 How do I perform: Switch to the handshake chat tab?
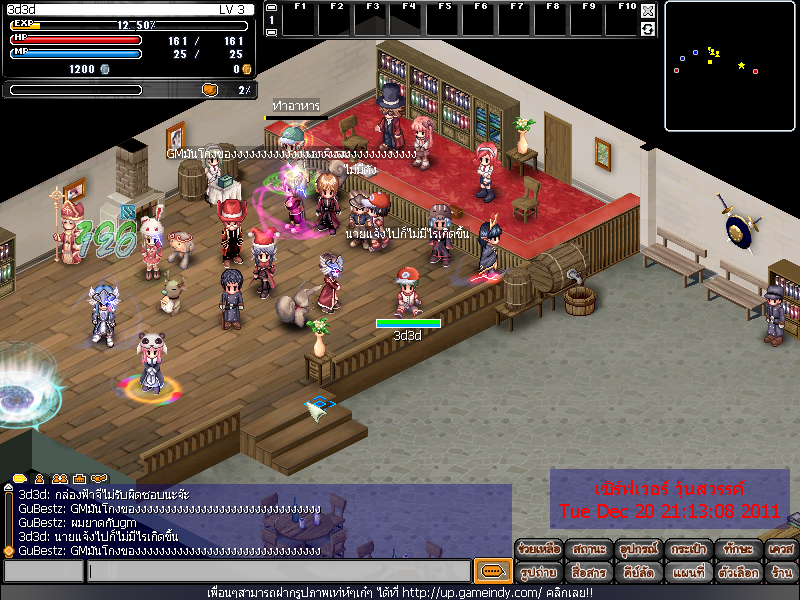tap(80, 479)
